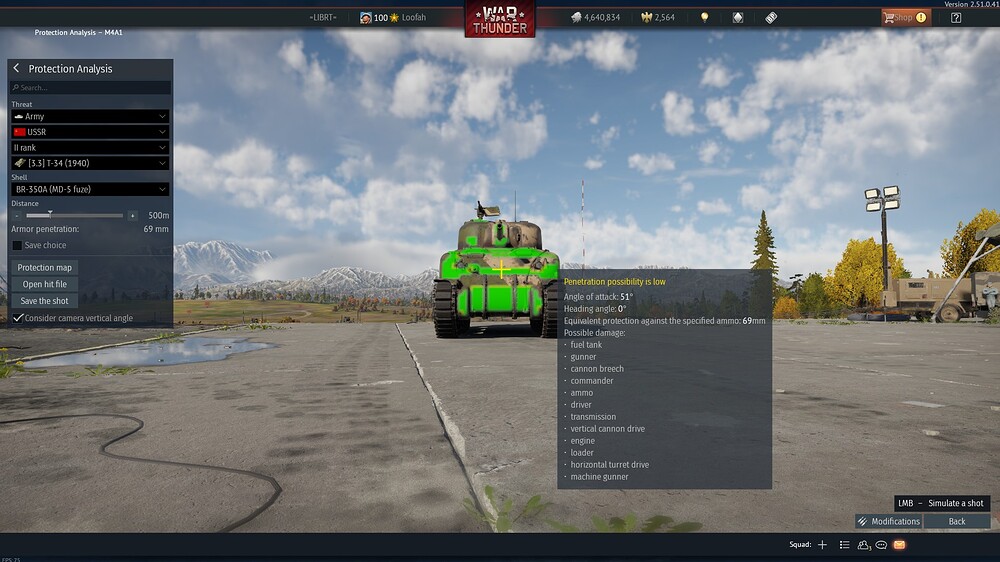The image size is (1000, 562).
Task: Leave the screen with the Back button
Action: click(957, 521)
